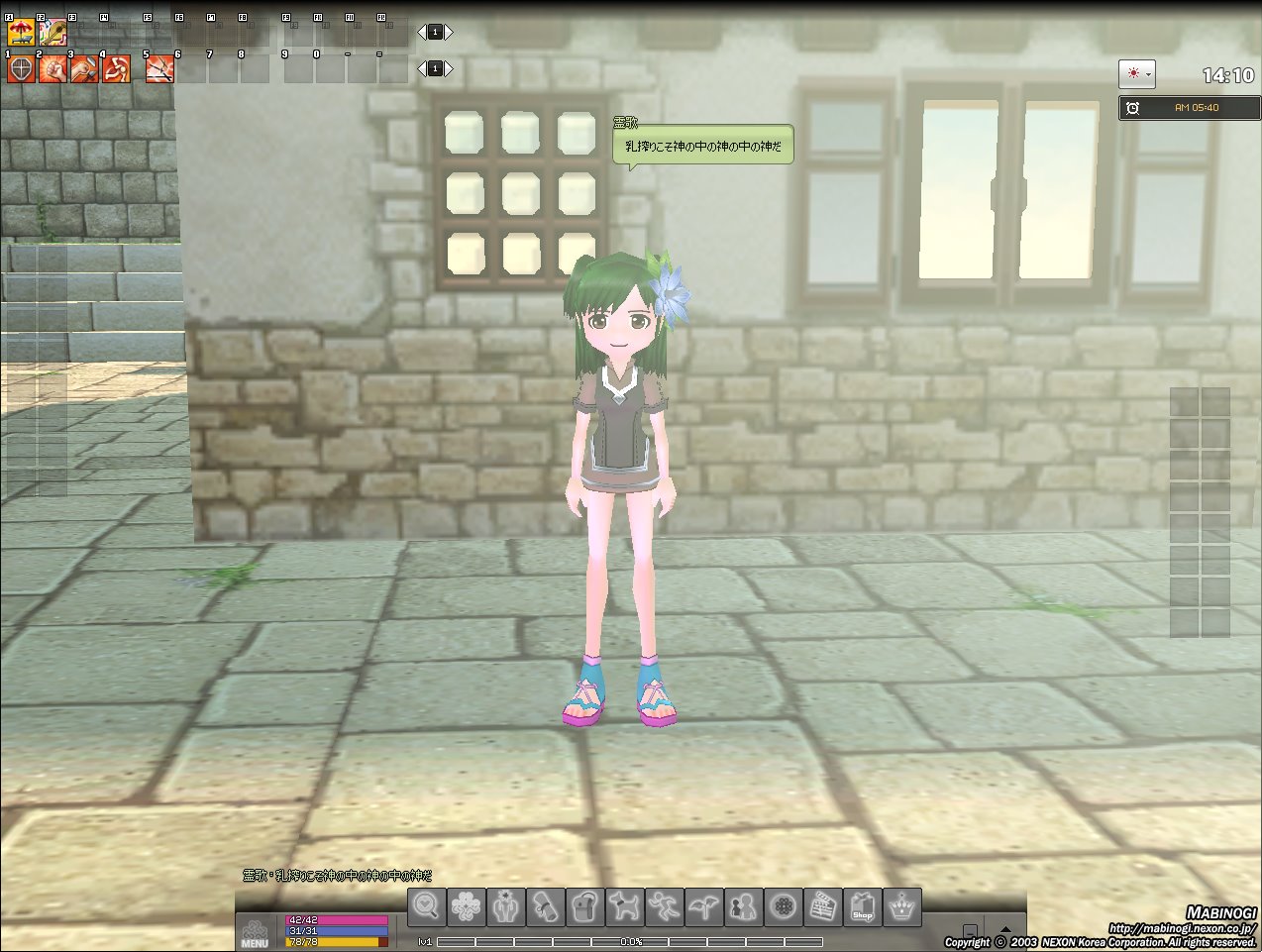This screenshot has width=1262, height=952.
Task: Click the round flower emblem icon
Action: click(784, 906)
